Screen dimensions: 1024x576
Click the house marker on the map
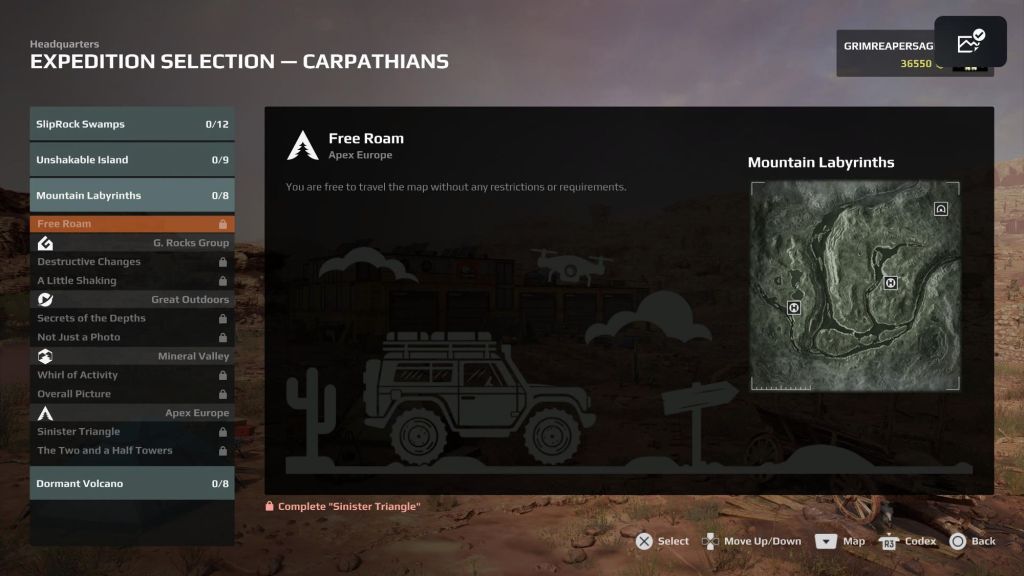pos(941,209)
